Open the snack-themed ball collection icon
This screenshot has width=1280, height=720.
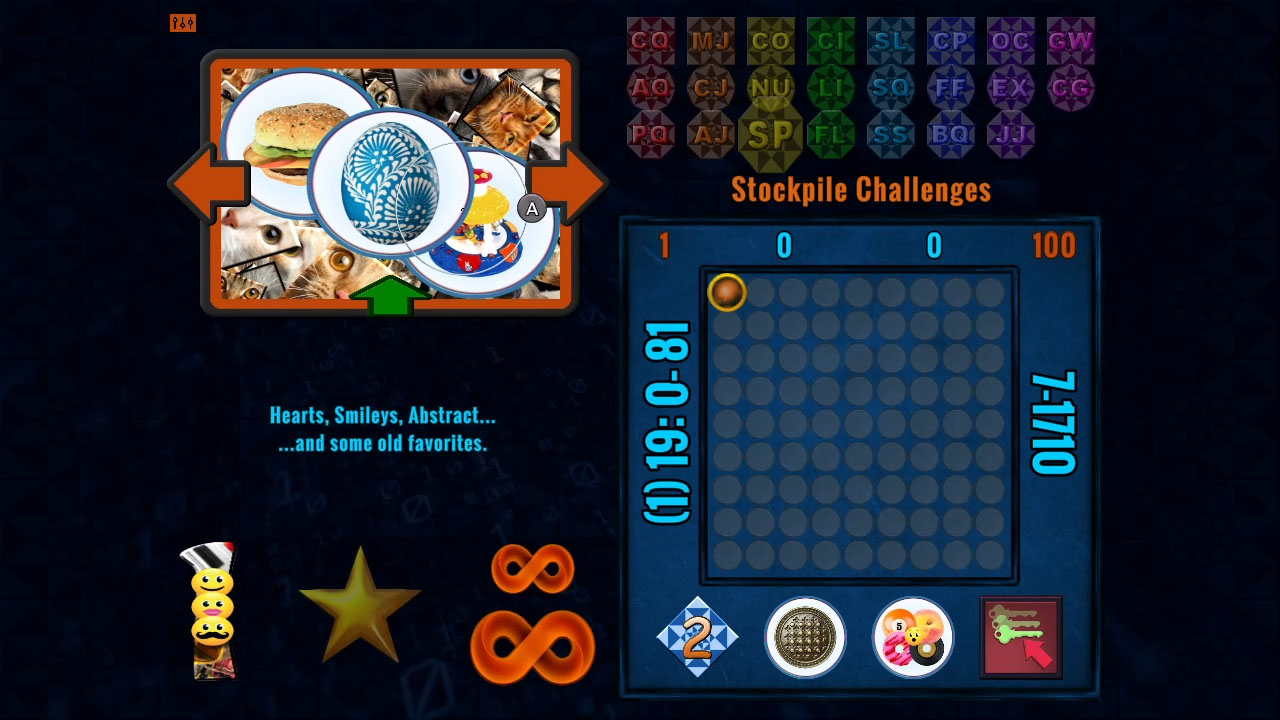(912, 637)
